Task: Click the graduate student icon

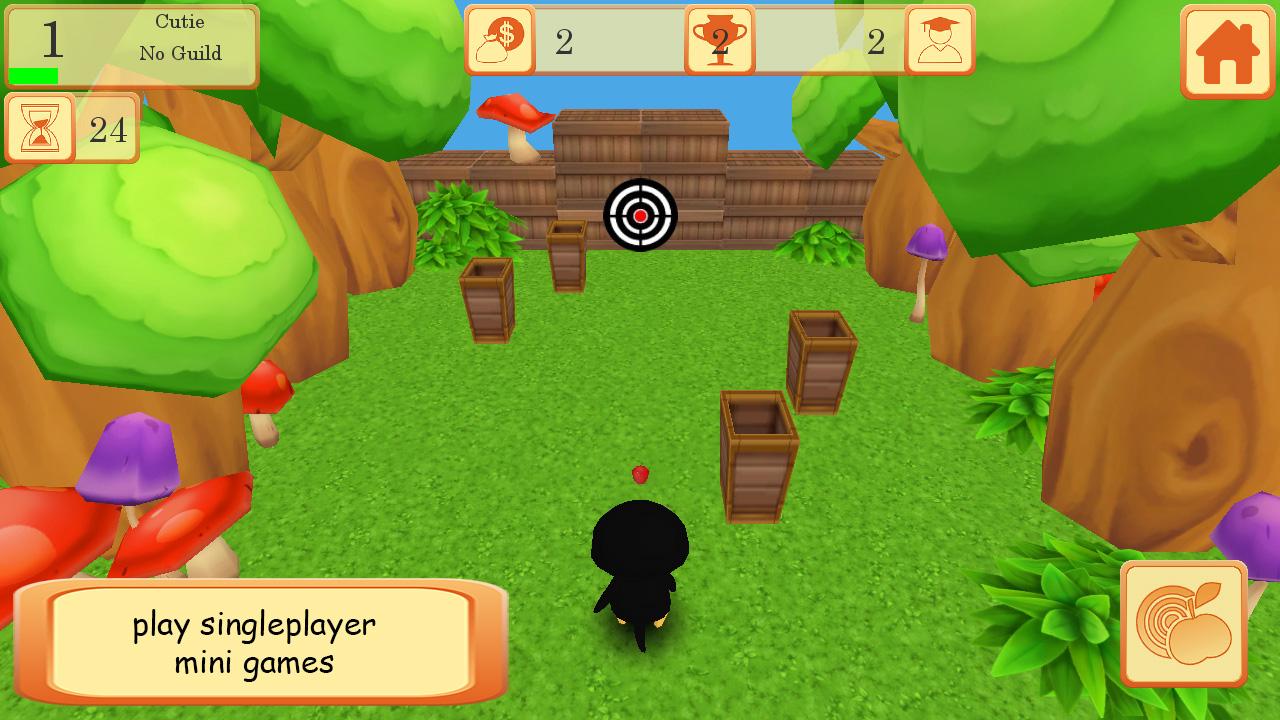Action: [x=939, y=40]
